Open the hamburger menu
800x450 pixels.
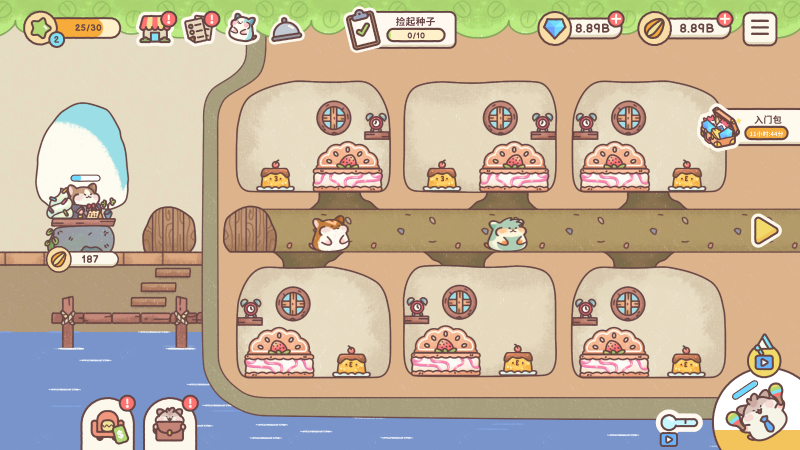click(x=760, y=28)
